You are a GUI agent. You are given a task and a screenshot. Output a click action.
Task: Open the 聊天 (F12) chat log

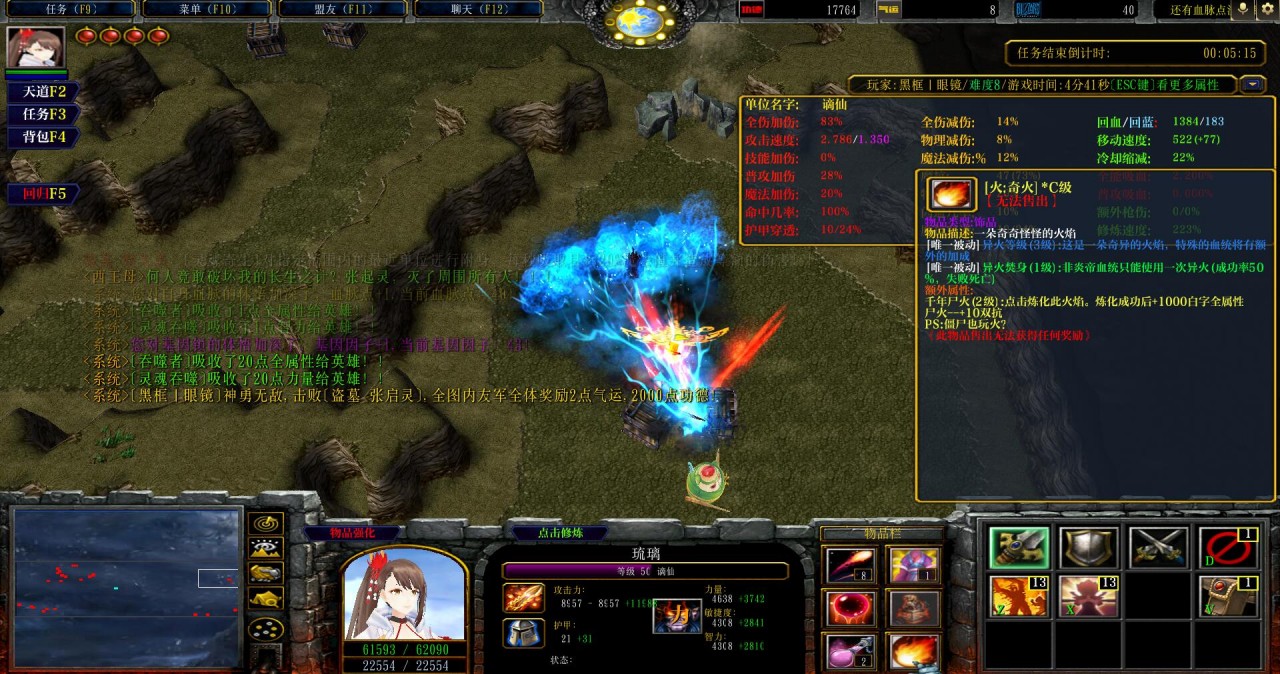[477, 9]
